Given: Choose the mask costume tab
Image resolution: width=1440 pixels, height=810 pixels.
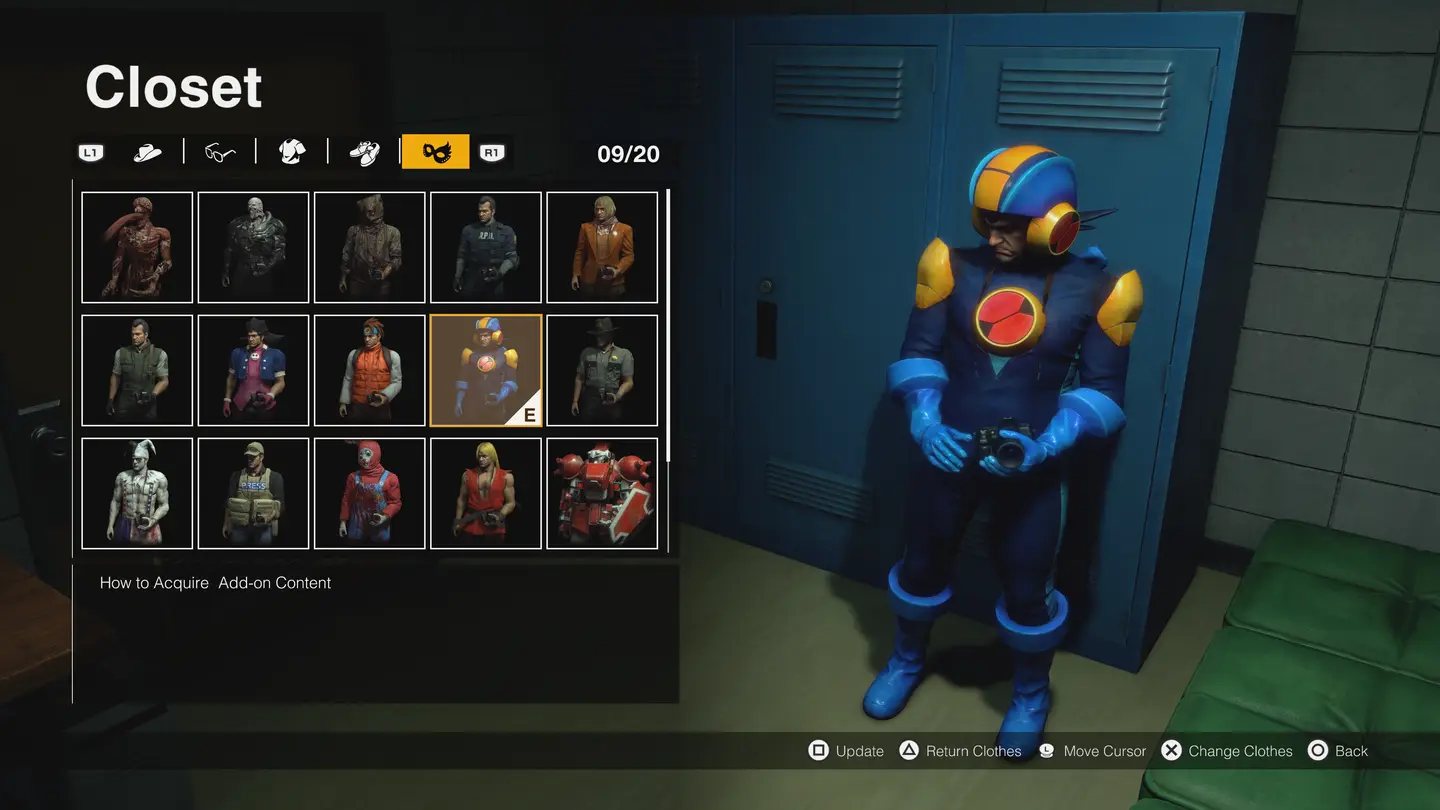Looking at the screenshot, I should 435,152.
